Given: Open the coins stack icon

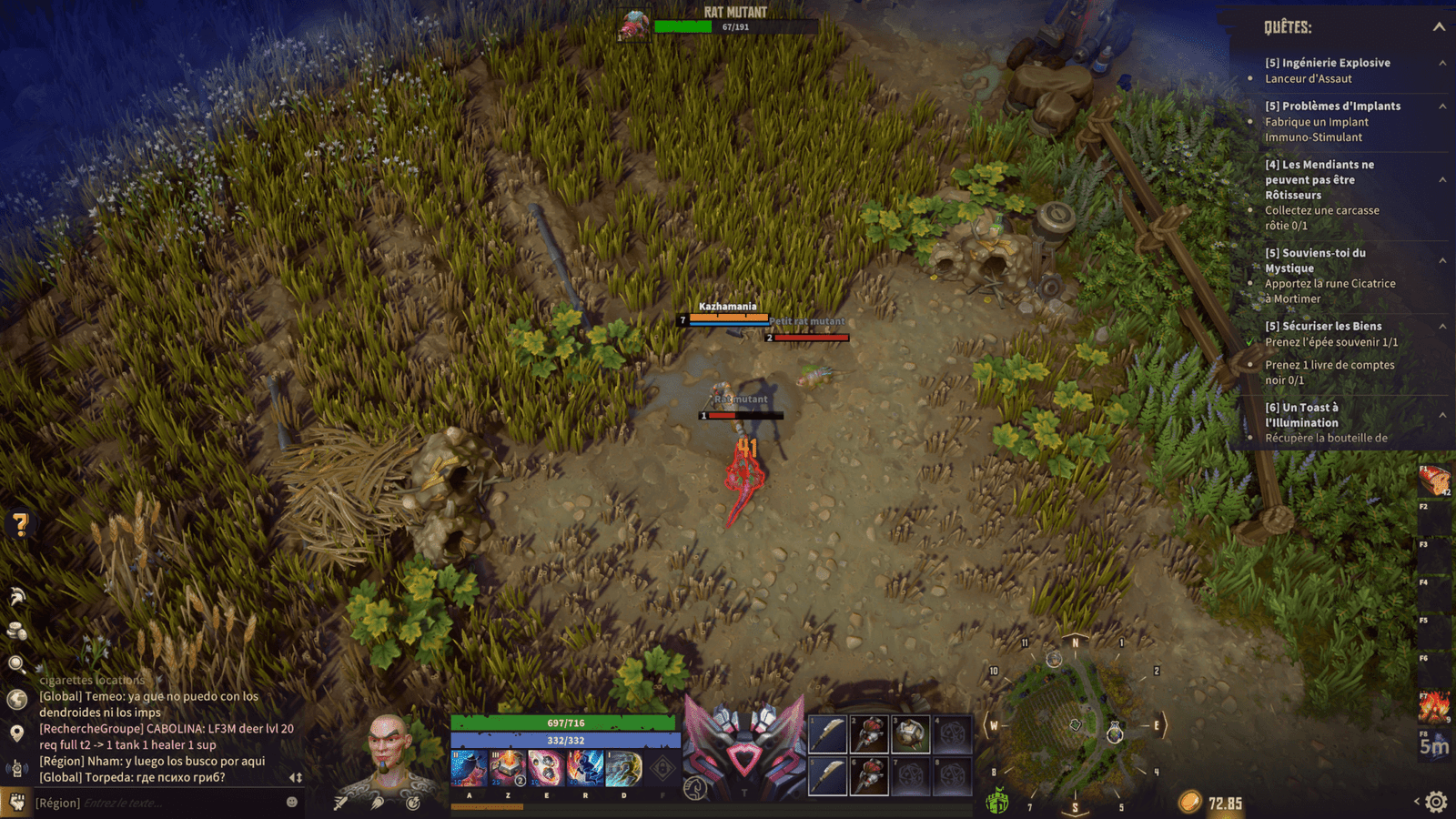Looking at the screenshot, I should [x=16, y=631].
